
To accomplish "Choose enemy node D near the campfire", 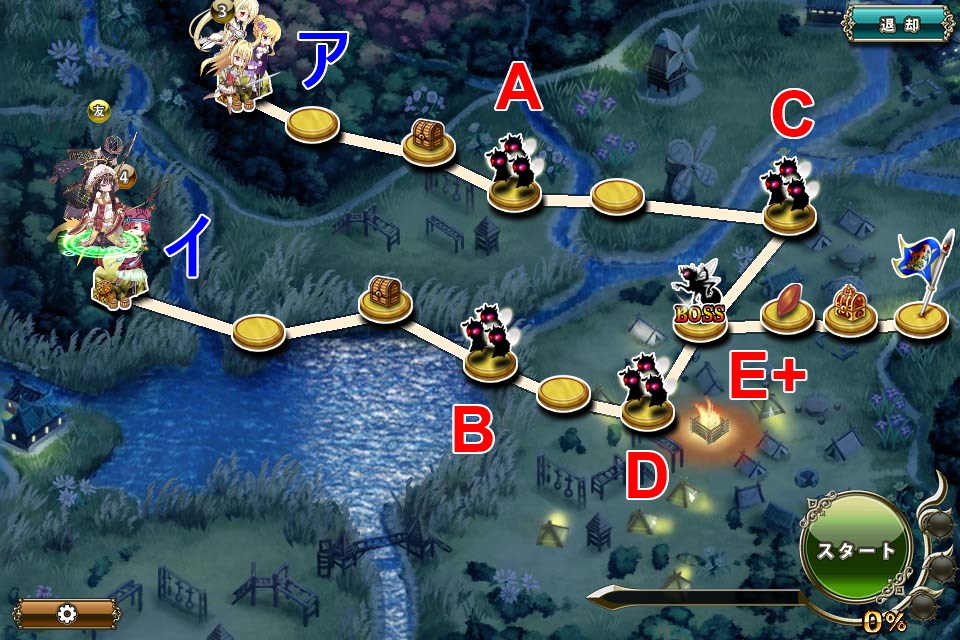I will click(x=648, y=395).
